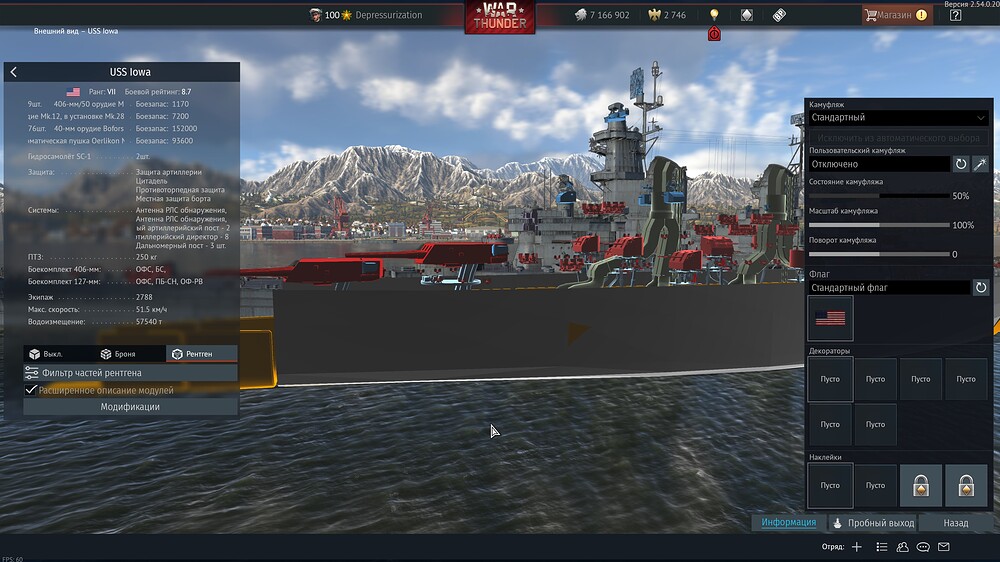Image resolution: width=1000 pixels, height=562 pixels.
Task: Switch to the Броня view tab
Action: (x=118, y=354)
